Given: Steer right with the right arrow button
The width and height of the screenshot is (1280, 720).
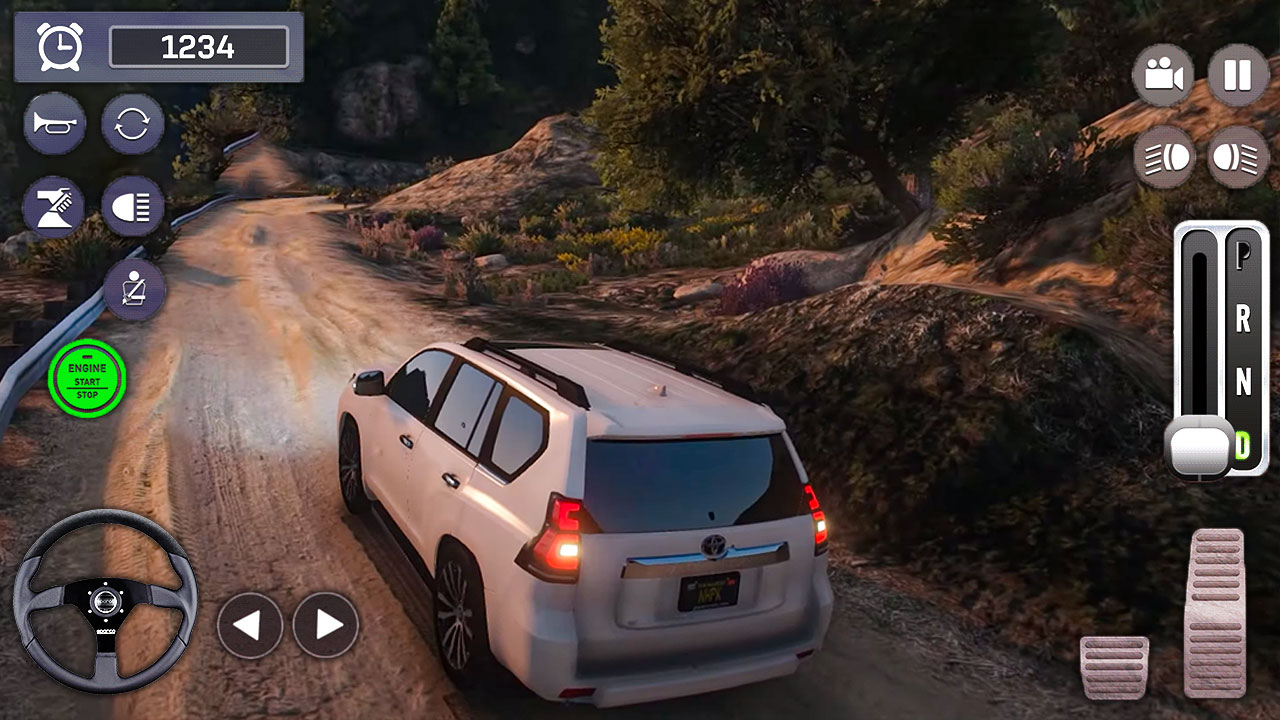Looking at the screenshot, I should (326, 625).
